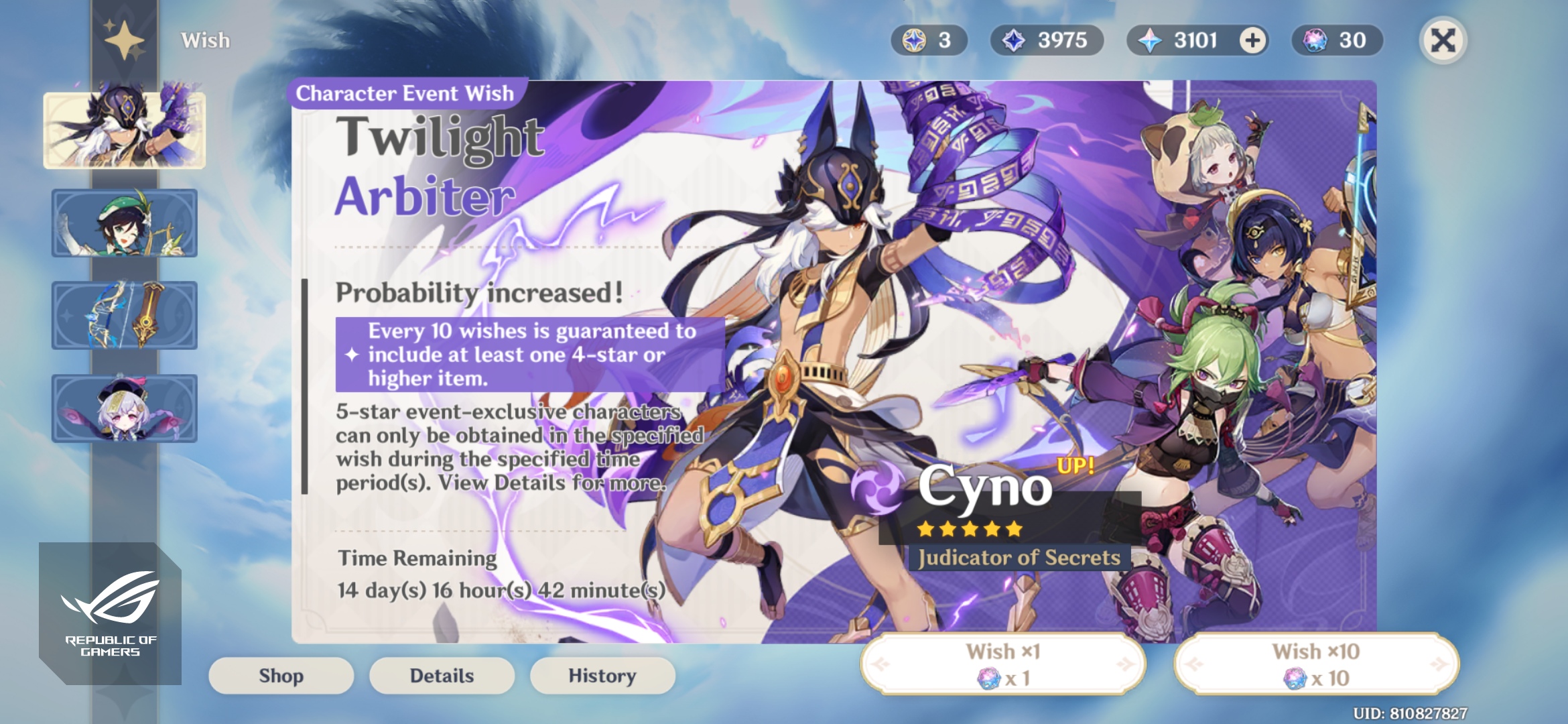Close the wish screen with the X button
Screen dimensions: 1568x724
pos(1444,41)
